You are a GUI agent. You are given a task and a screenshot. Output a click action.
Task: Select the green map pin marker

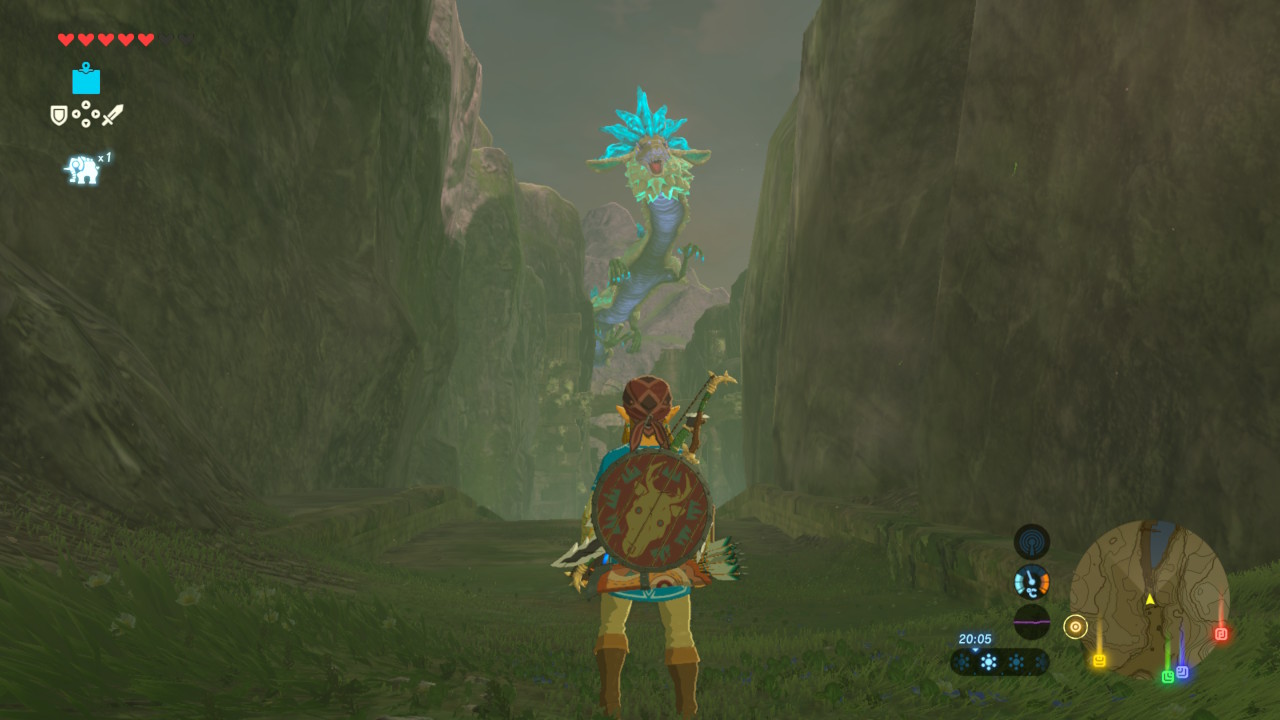point(1167,677)
